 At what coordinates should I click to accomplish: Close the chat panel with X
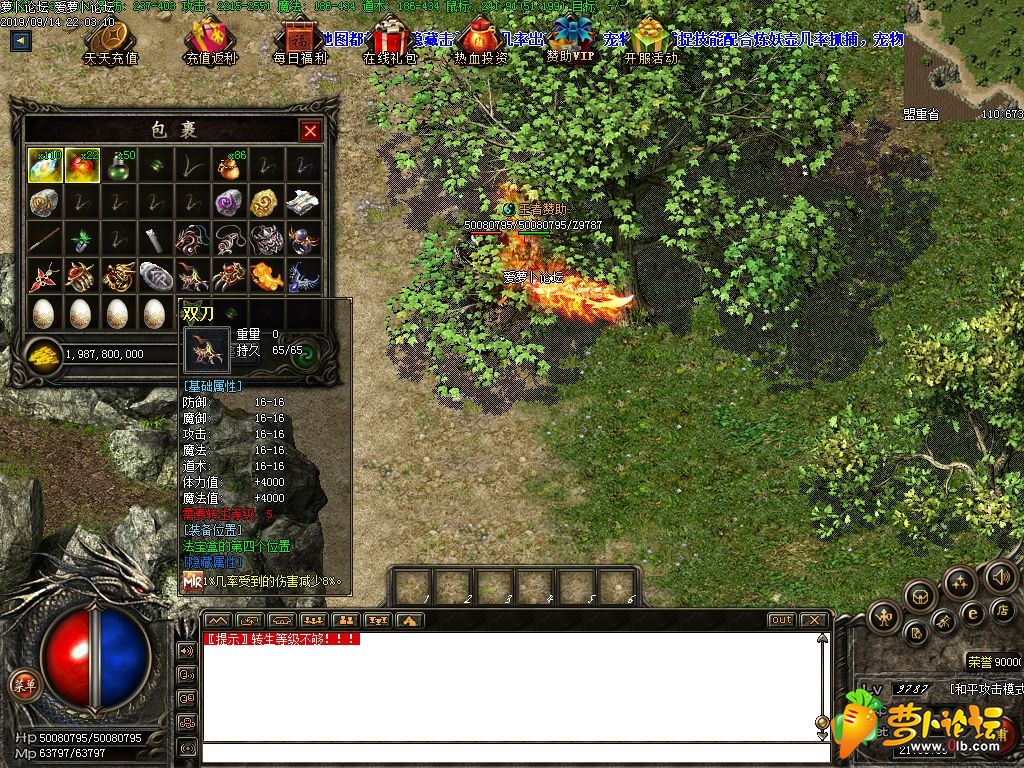815,620
